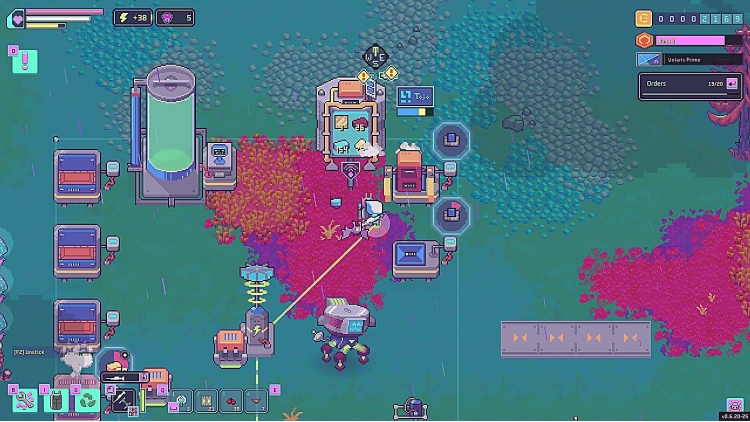Viewport: 750px width, 422px height.
Task: Select the hotbar slot with 23 items
Action: click(205, 401)
